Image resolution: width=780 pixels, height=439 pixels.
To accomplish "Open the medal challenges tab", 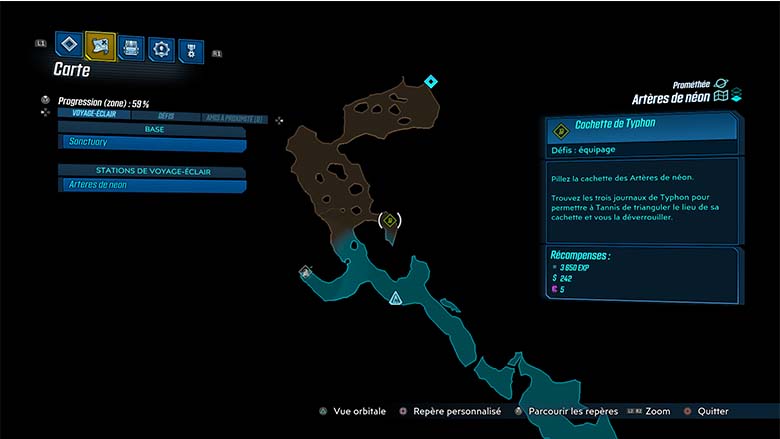I will point(191,50).
